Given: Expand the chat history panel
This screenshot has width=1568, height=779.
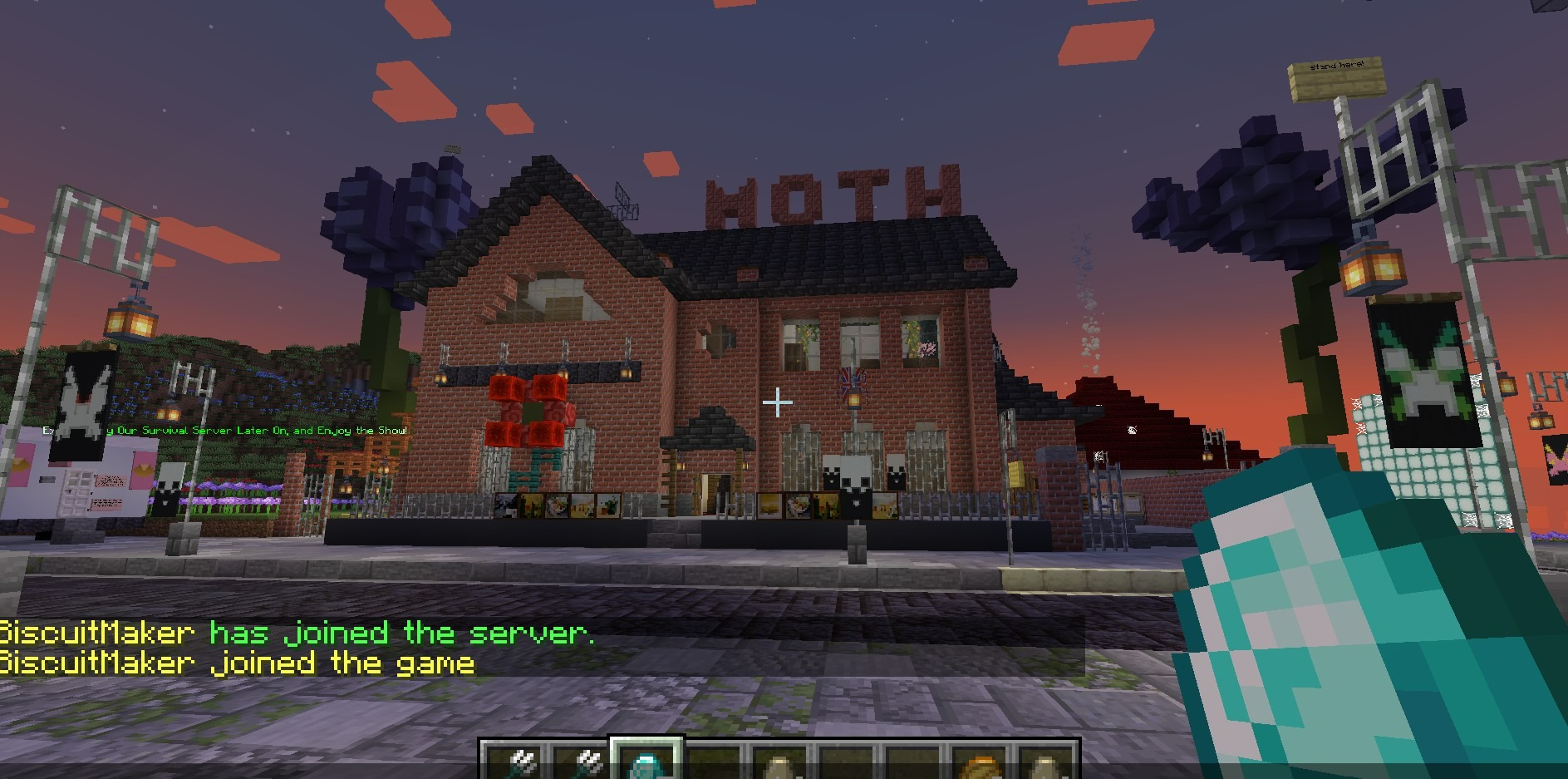Looking at the screenshot, I should click(x=249, y=647).
